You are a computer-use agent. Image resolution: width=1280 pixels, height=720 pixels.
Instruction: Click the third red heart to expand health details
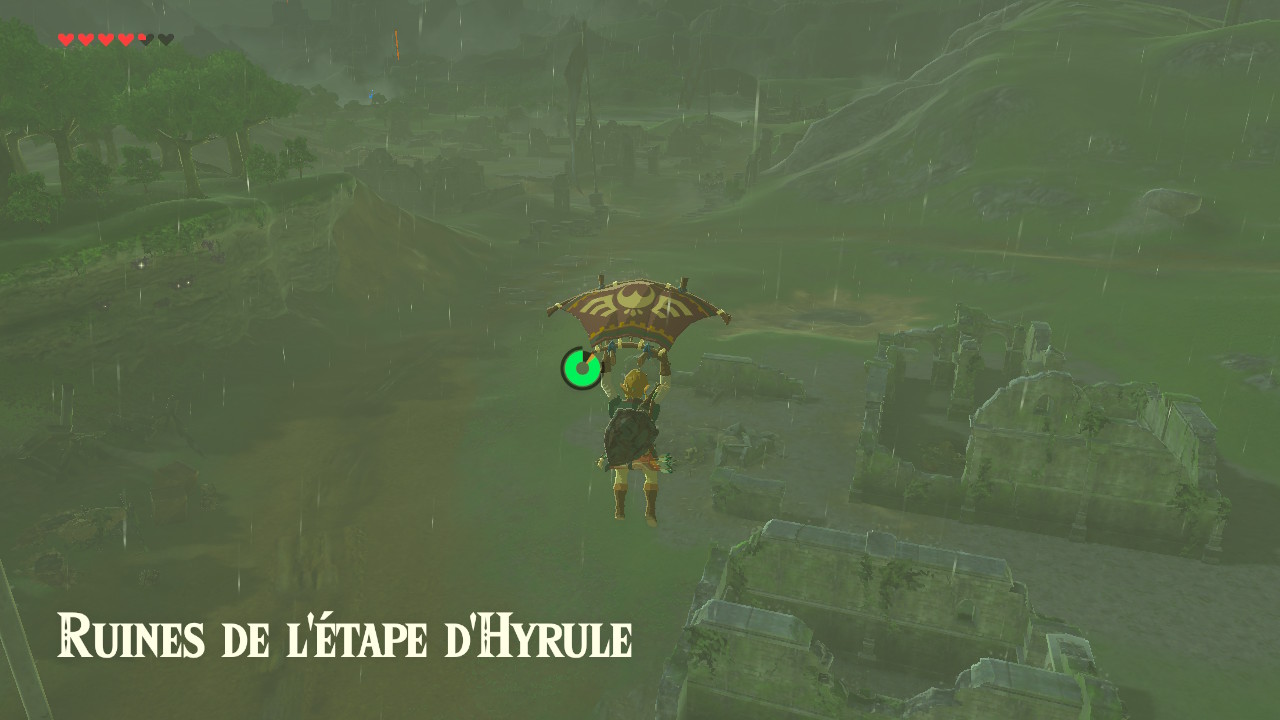tap(106, 39)
